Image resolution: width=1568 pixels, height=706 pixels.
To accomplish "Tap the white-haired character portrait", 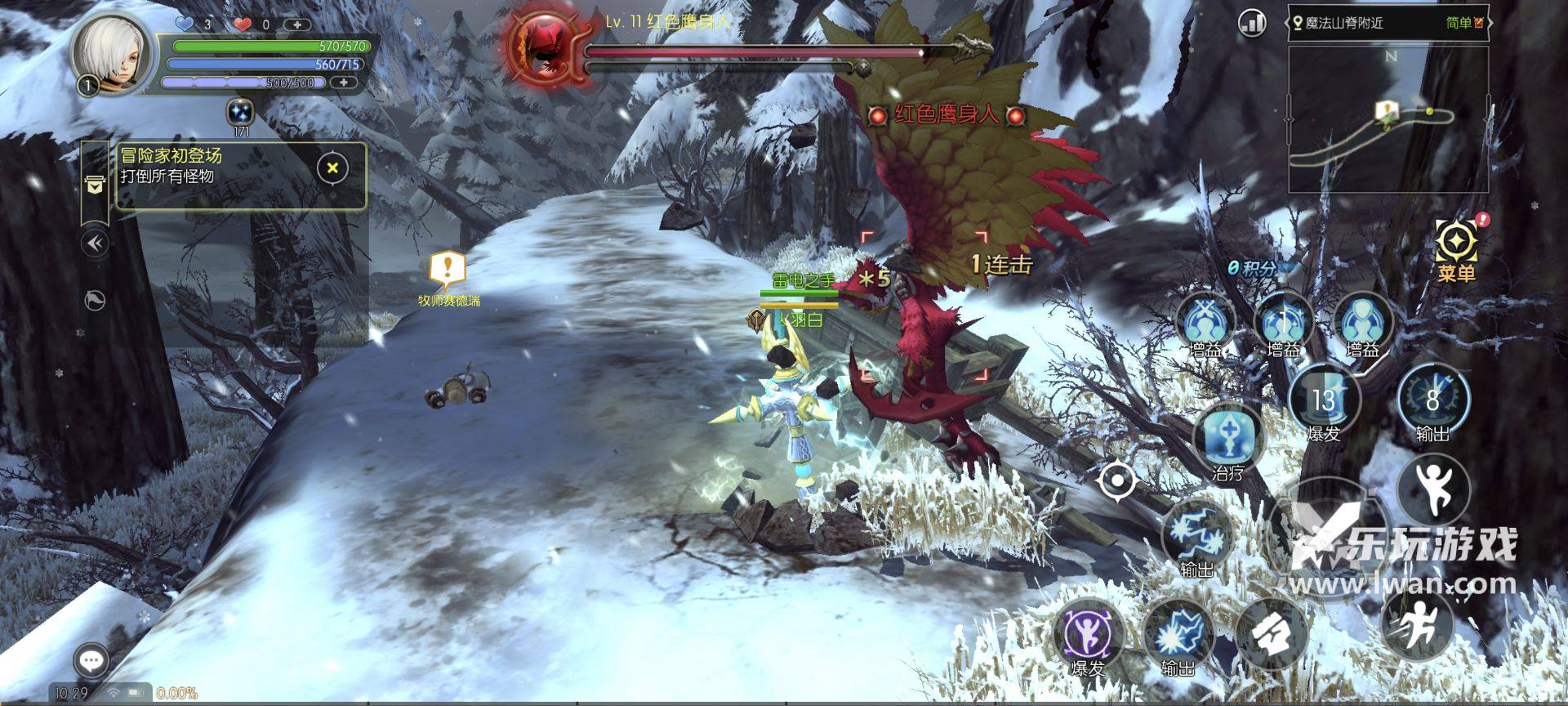I will tap(111, 54).
